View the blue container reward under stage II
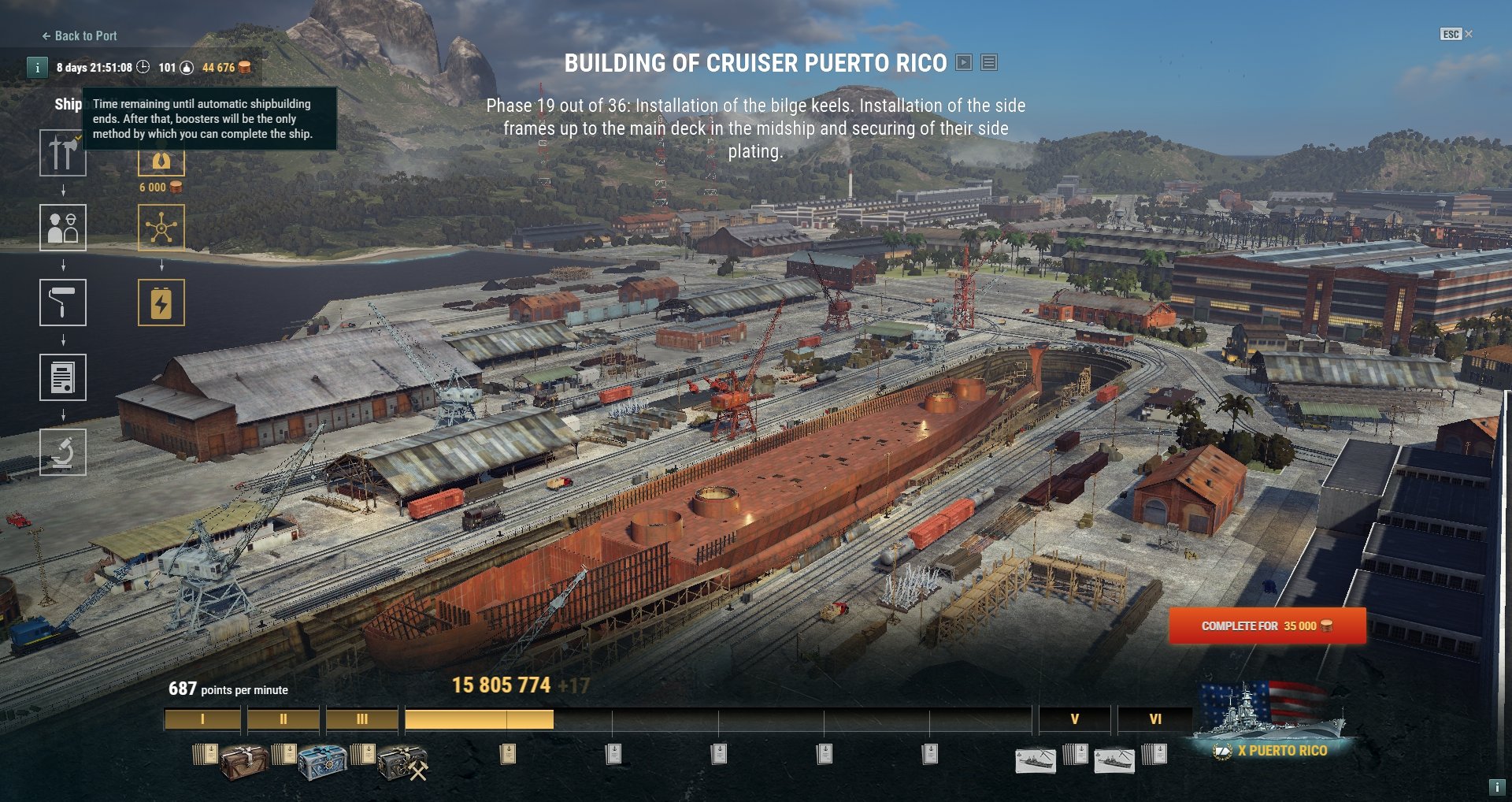This screenshot has height=802, width=1512. coord(322,761)
